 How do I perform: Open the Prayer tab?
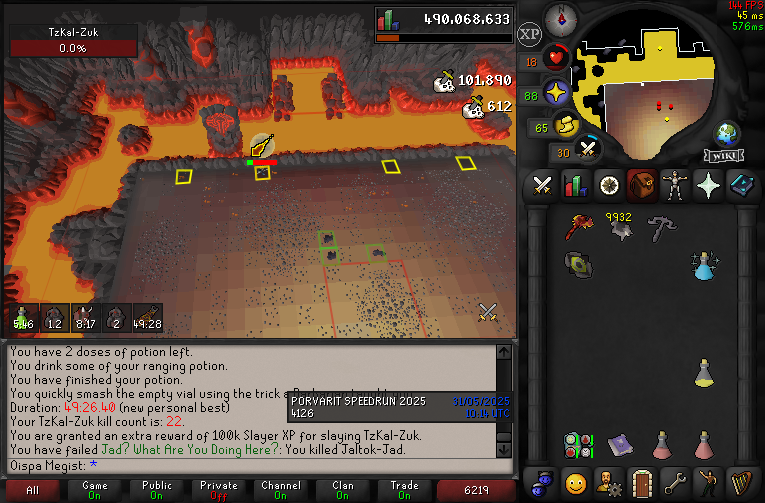pos(708,186)
